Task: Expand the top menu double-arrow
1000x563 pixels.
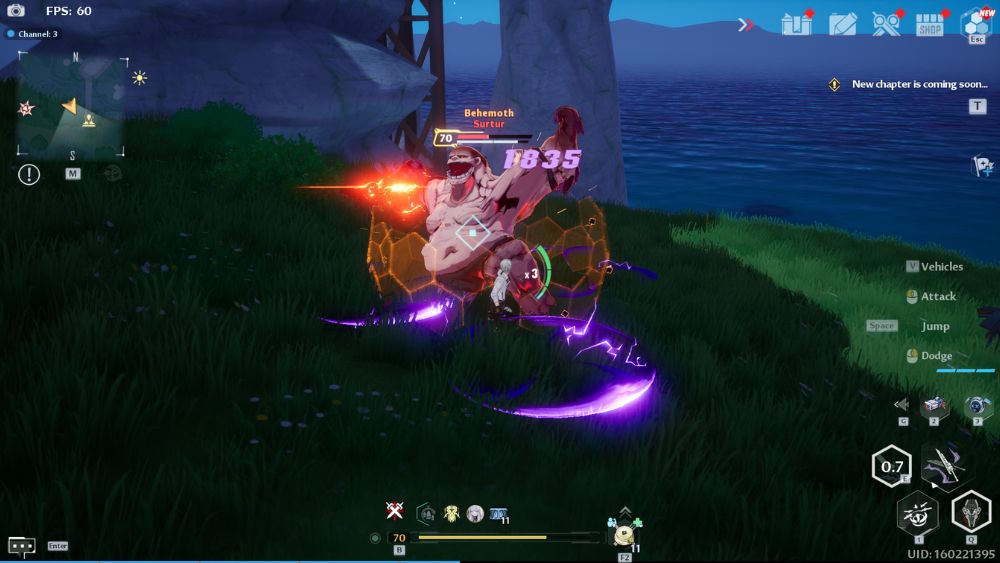Action: click(x=746, y=24)
